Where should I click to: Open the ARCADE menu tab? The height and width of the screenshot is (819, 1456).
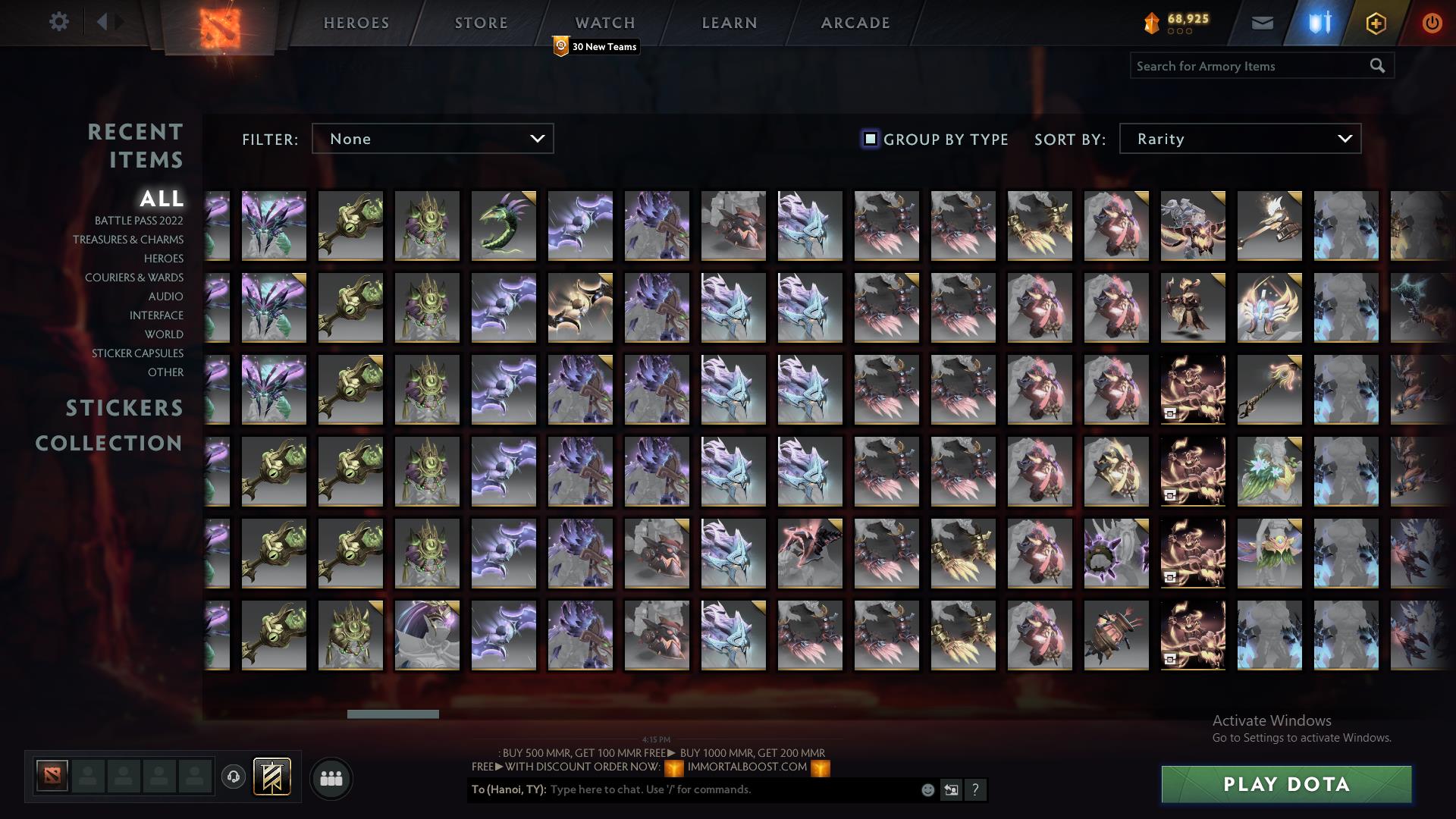click(x=855, y=23)
